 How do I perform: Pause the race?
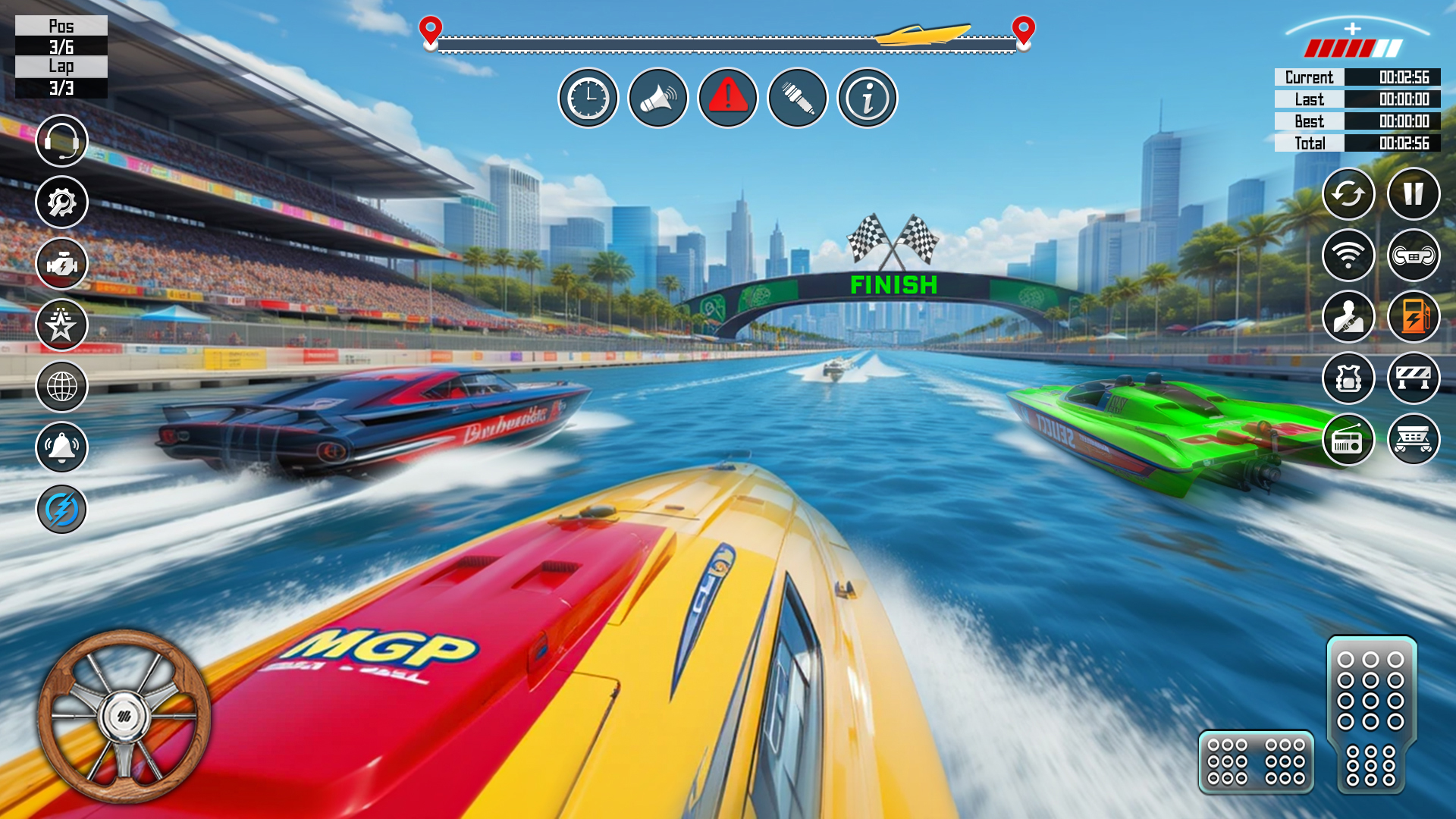coord(1414,194)
